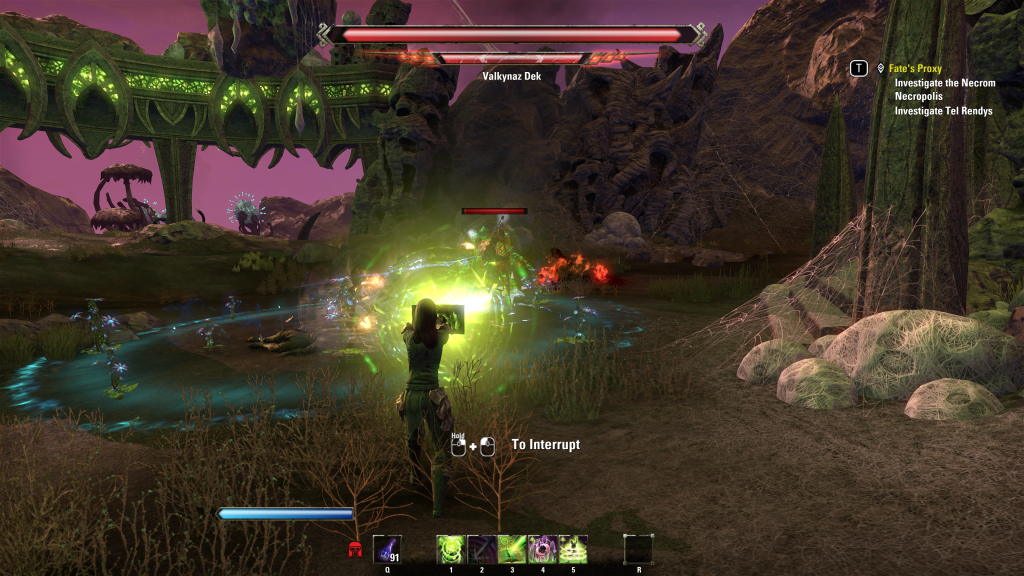Cast the green tome beam ability

[x=512, y=549]
